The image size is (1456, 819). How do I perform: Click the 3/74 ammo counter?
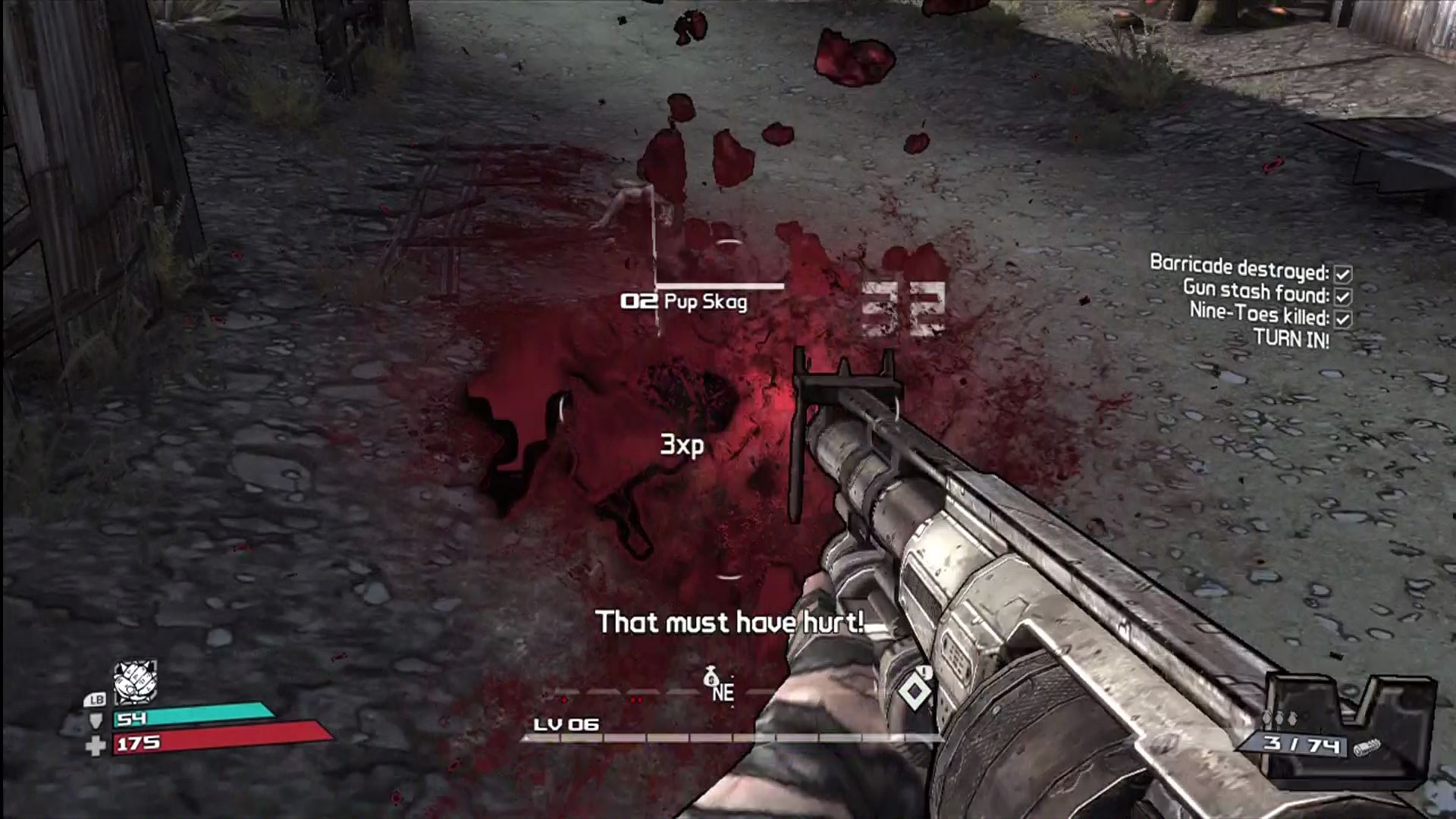click(1301, 745)
